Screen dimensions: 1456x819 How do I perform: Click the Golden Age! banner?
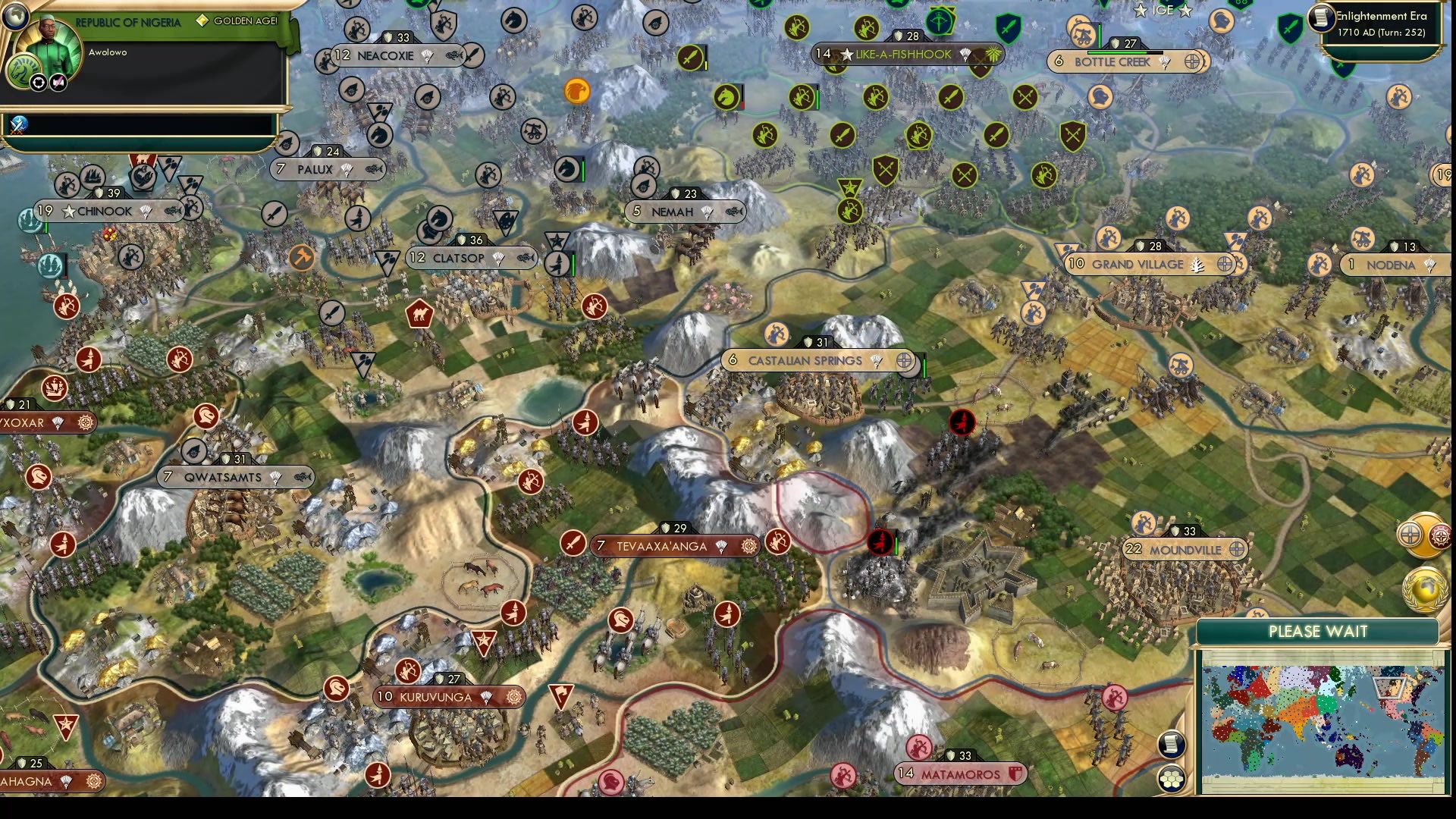point(235,22)
